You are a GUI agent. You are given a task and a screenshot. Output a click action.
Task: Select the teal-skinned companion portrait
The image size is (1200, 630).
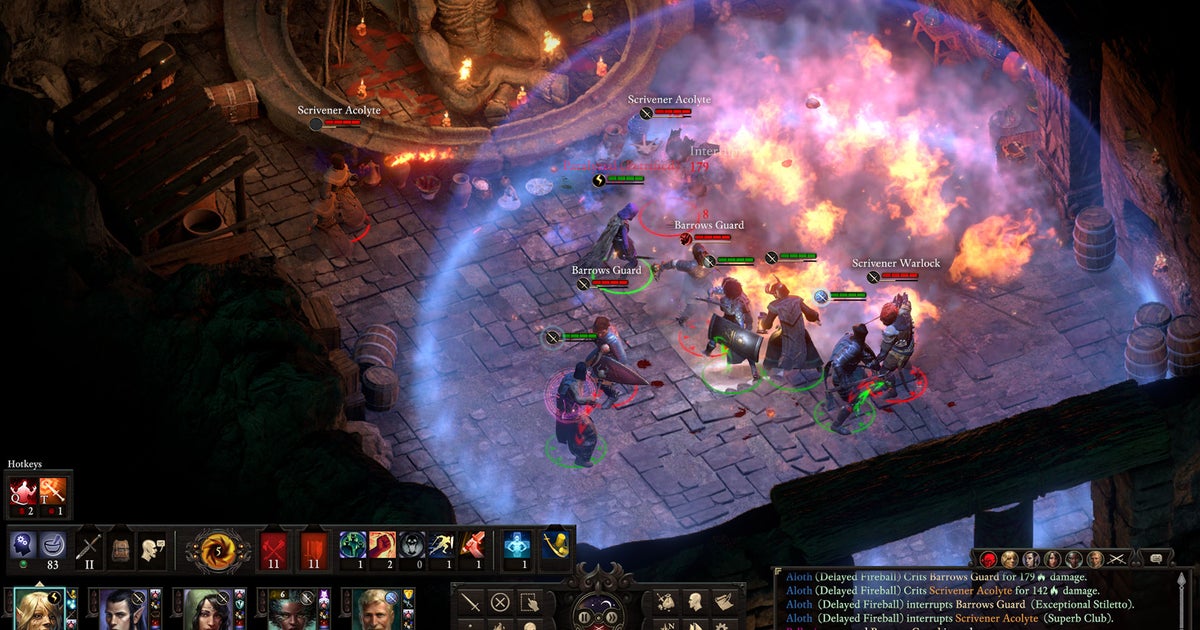tap(291, 609)
